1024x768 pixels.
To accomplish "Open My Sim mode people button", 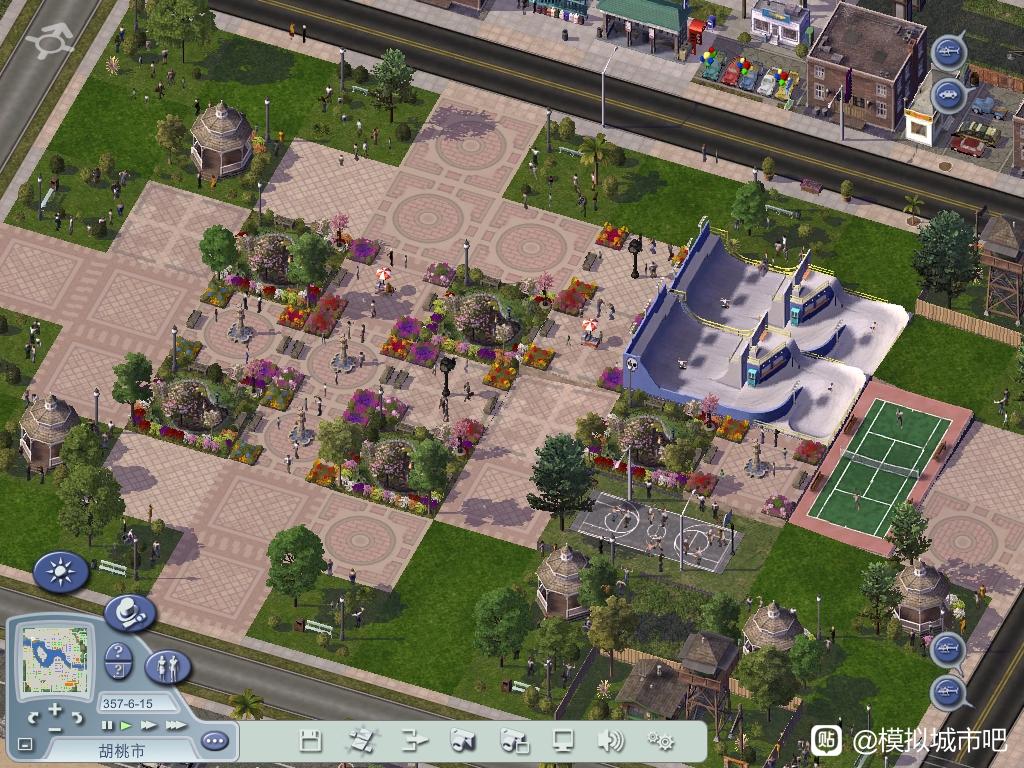I will point(168,666).
